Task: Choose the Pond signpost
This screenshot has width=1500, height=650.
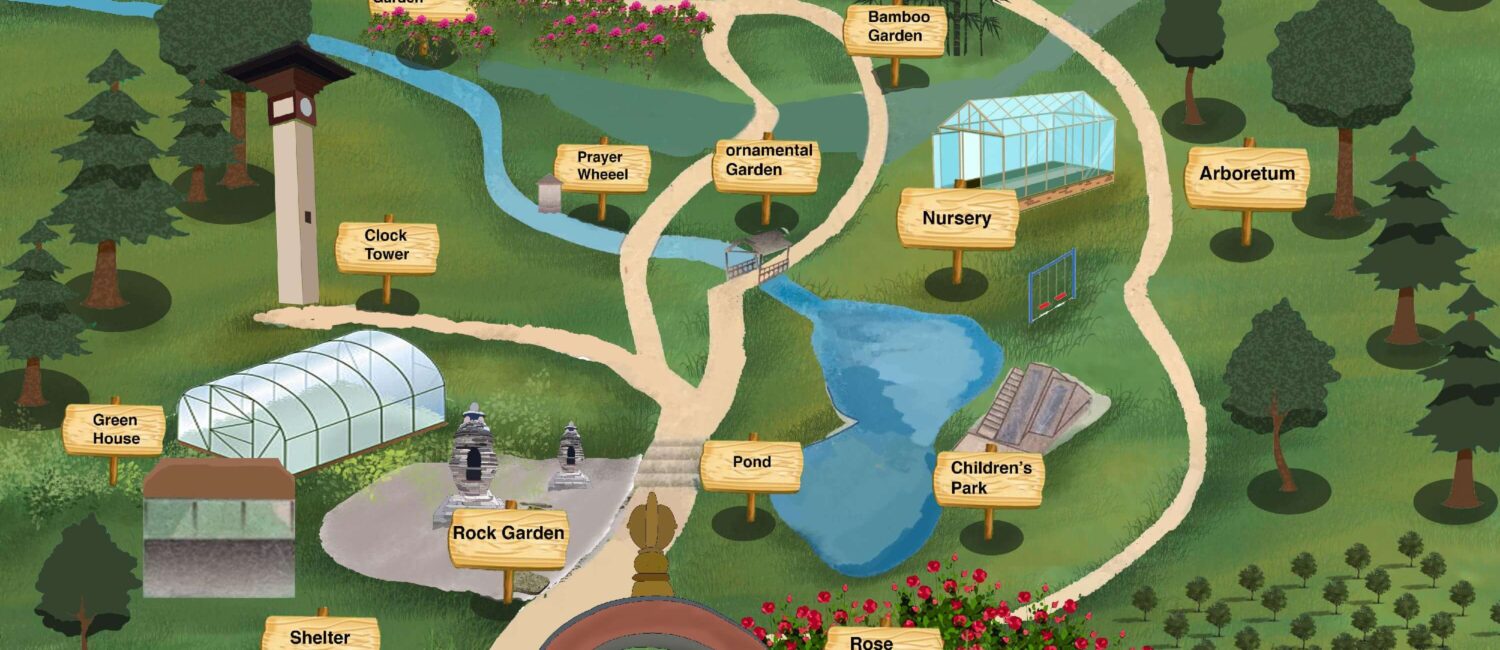Action: (x=751, y=463)
